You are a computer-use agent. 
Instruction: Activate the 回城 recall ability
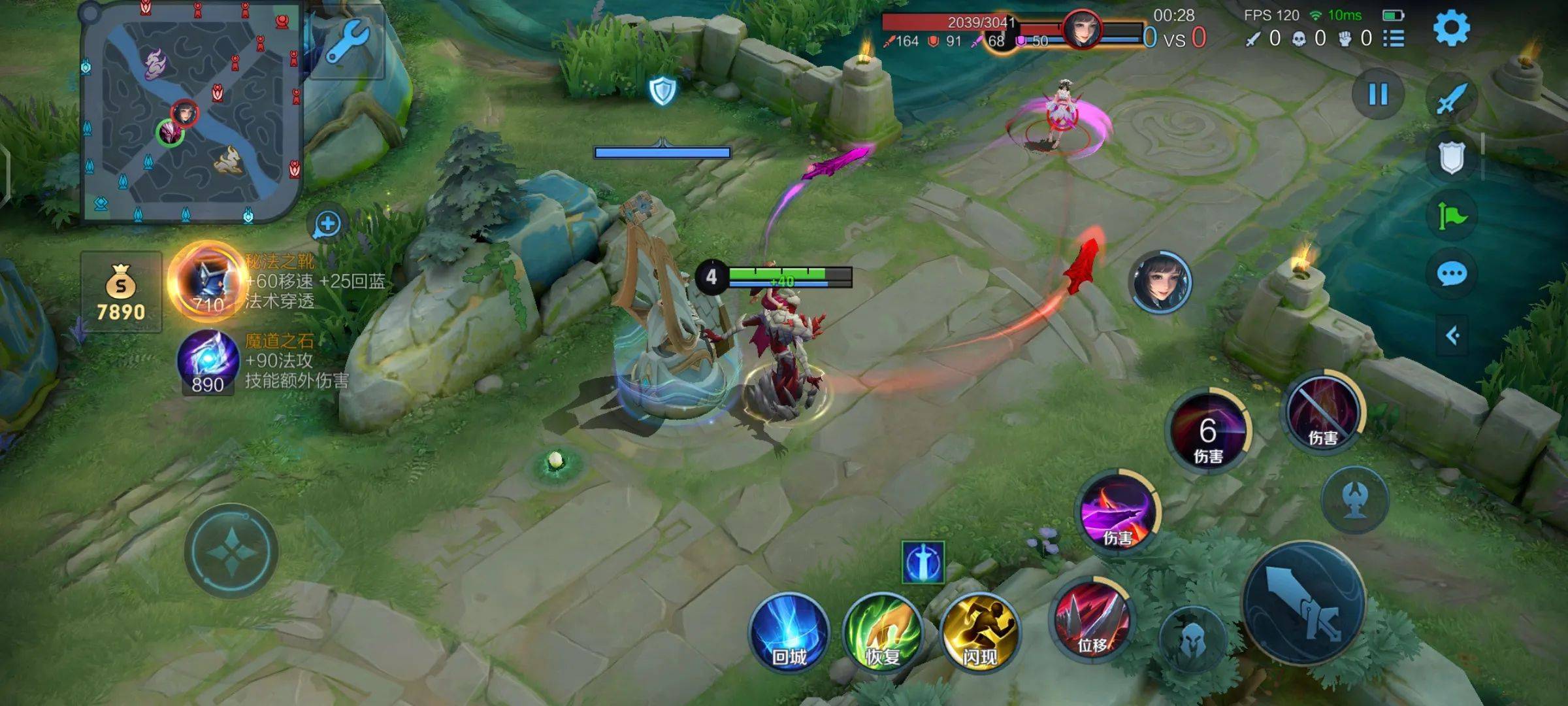(x=789, y=633)
